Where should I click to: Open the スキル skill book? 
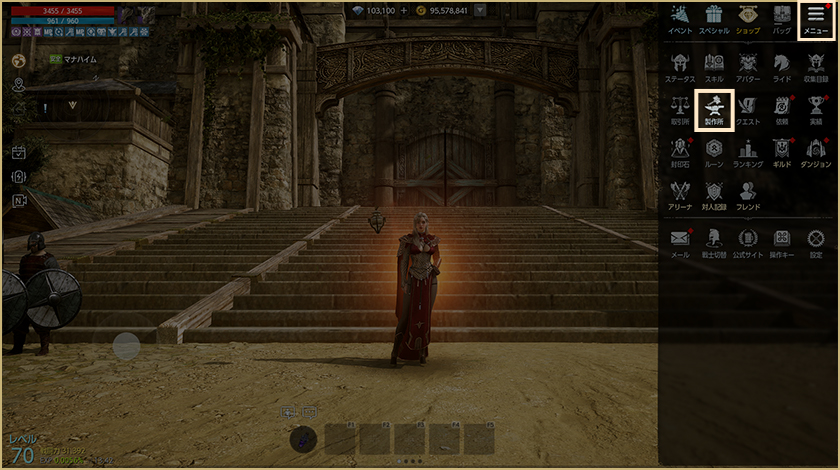(714, 64)
